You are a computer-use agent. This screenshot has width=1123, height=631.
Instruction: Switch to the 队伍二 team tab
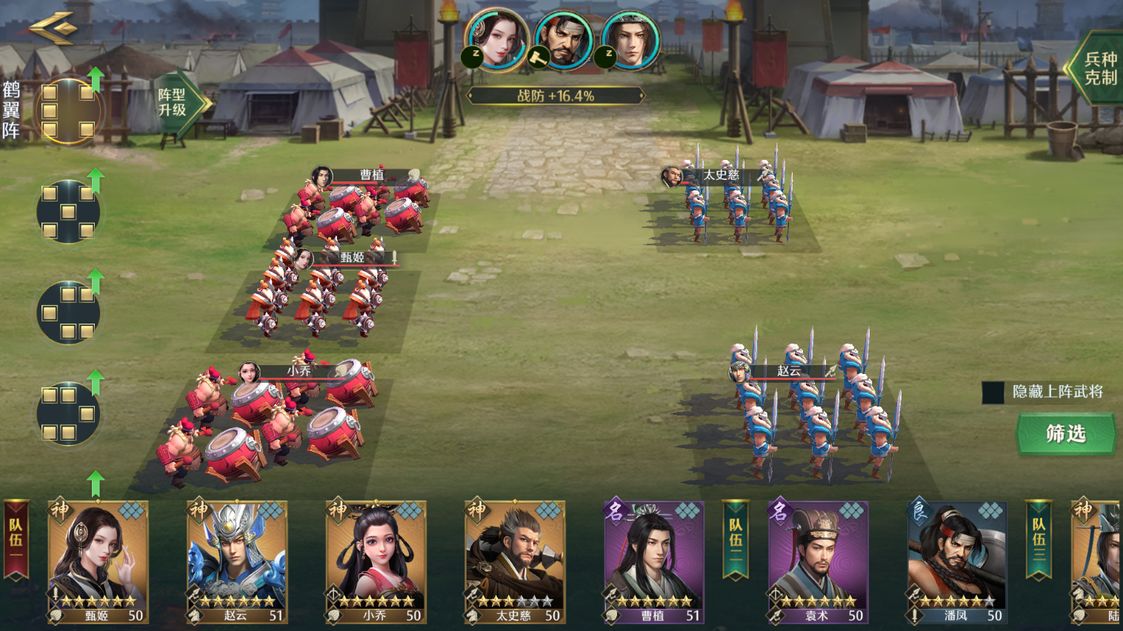(x=736, y=540)
